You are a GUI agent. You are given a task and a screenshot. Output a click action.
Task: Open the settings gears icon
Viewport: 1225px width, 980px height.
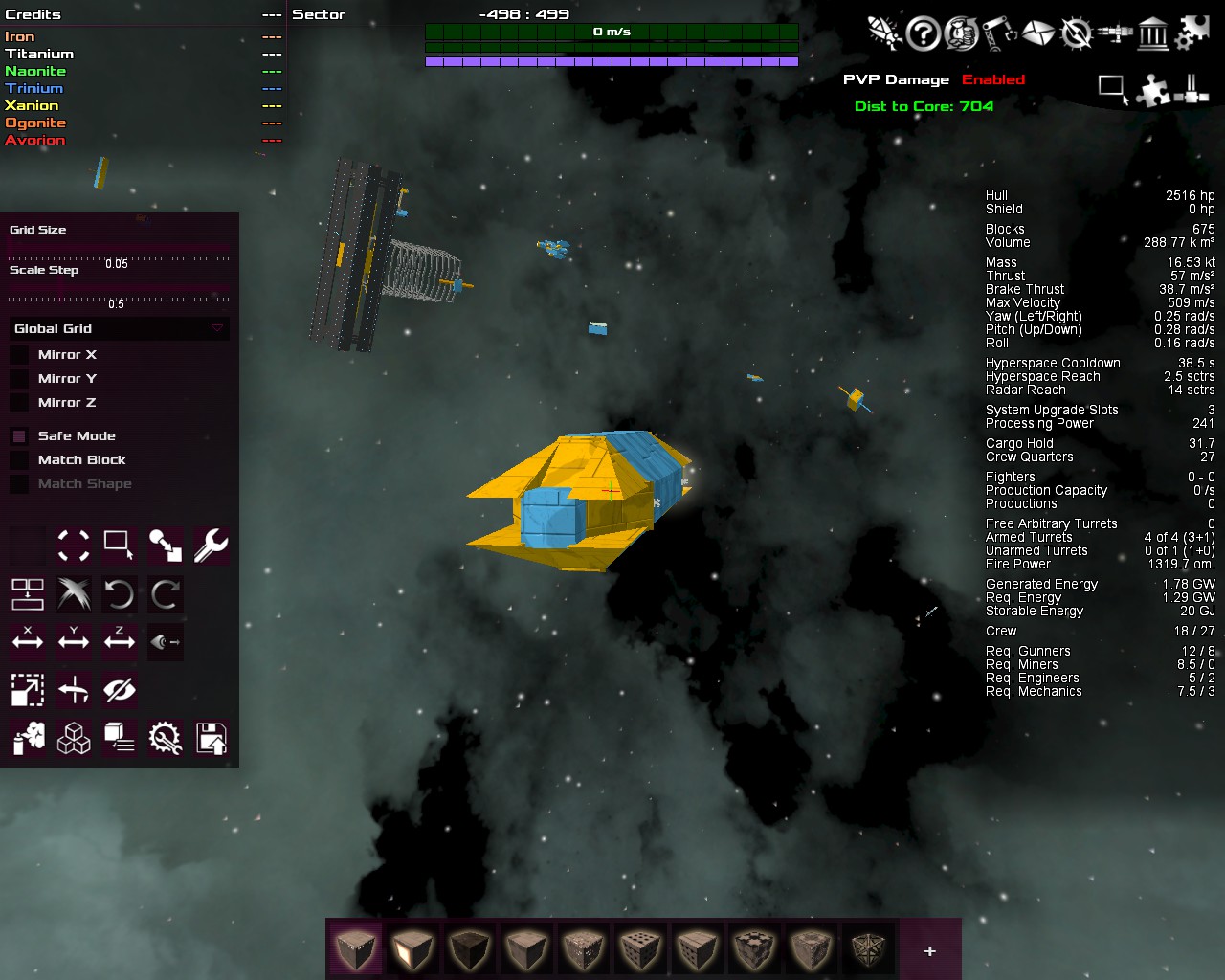pos(1192,34)
